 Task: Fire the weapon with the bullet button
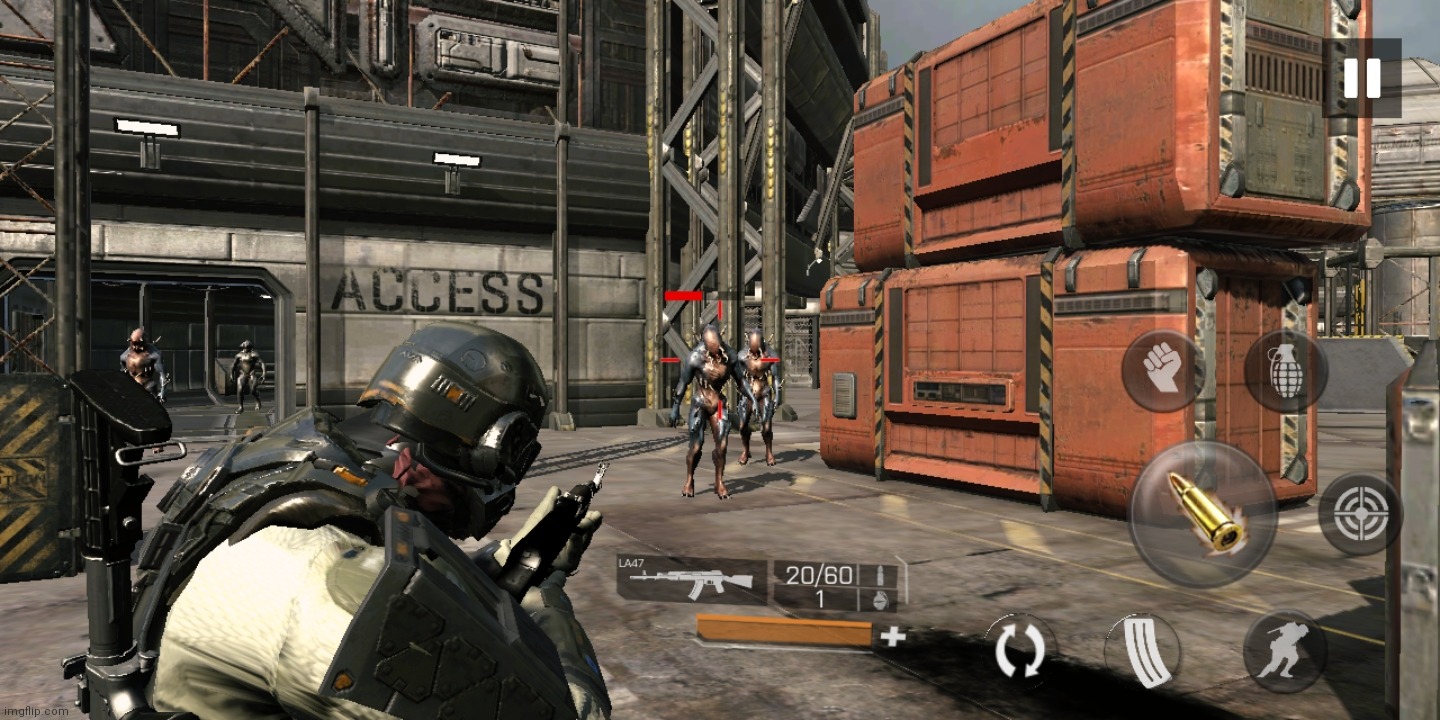[1203, 513]
